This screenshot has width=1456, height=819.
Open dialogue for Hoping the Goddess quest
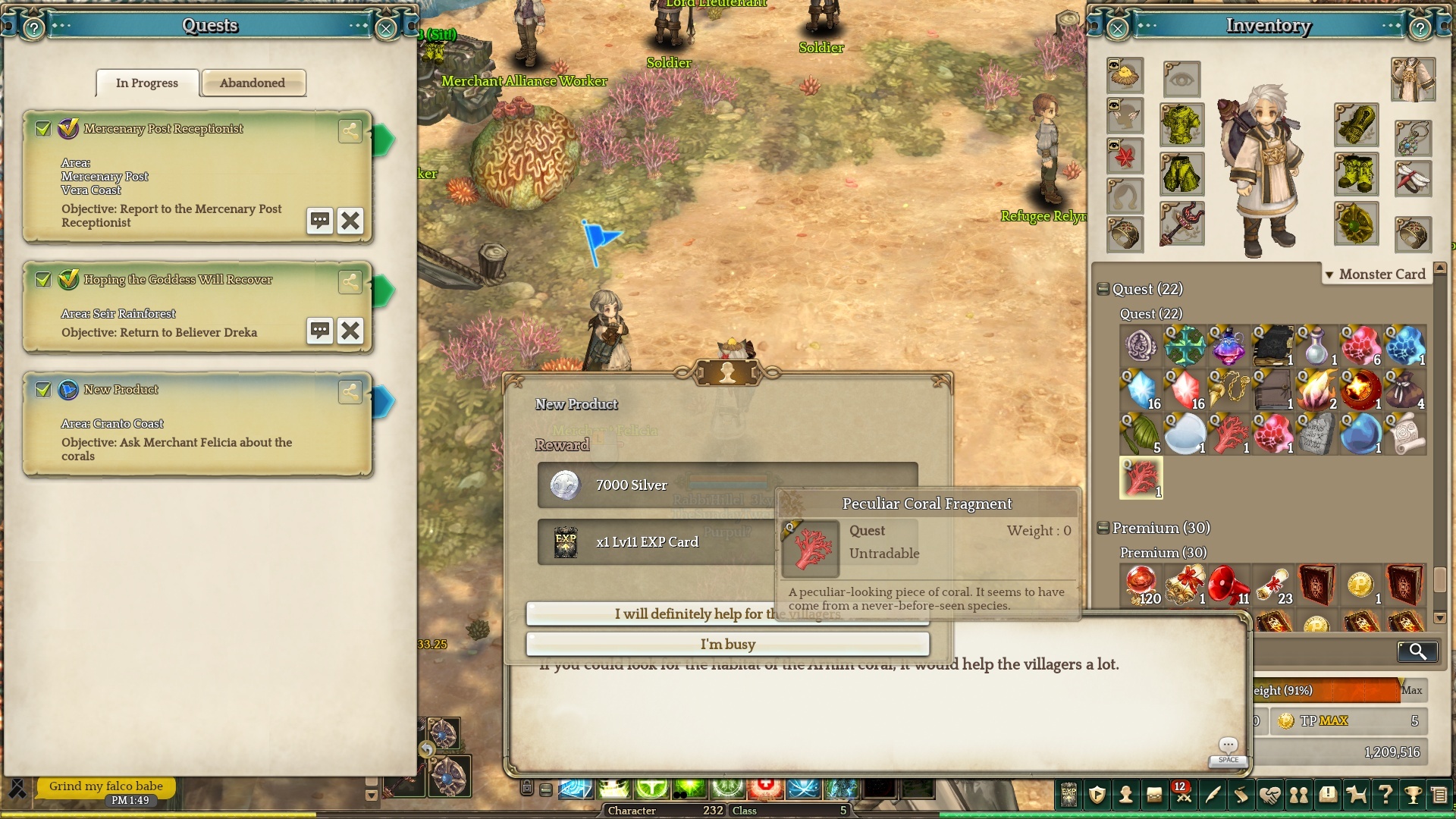(320, 331)
